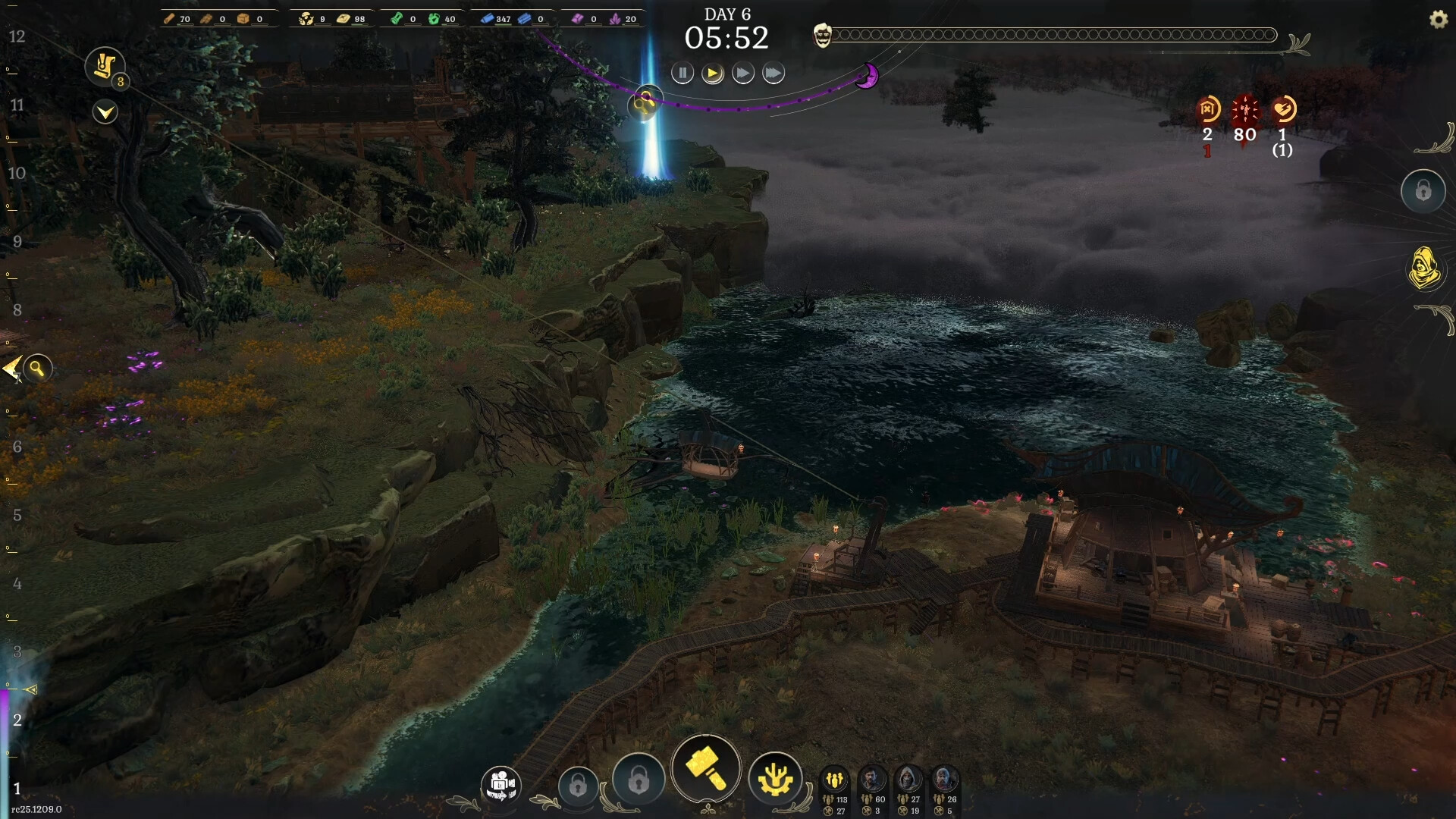Image resolution: width=1456 pixels, height=819 pixels.
Task: Select the magnifier search icon on the left
Action: [x=38, y=369]
